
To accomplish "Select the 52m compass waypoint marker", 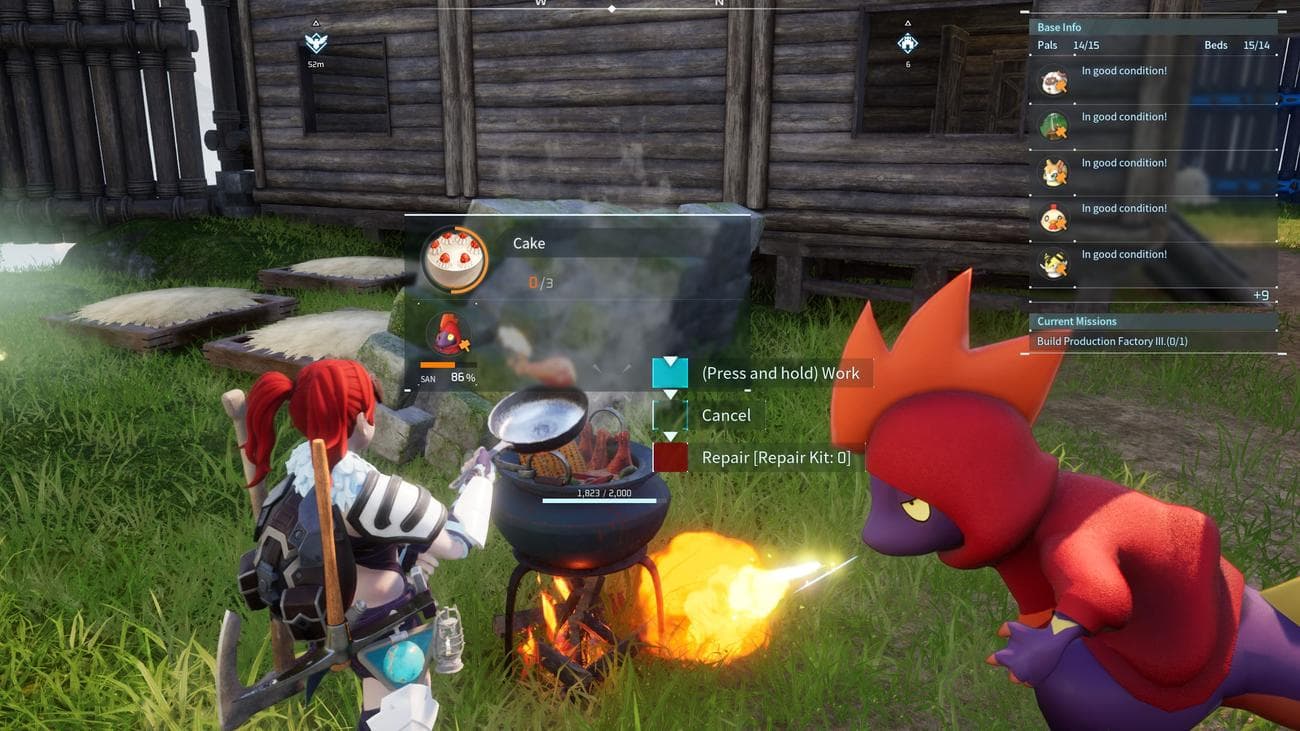I will (x=316, y=44).
